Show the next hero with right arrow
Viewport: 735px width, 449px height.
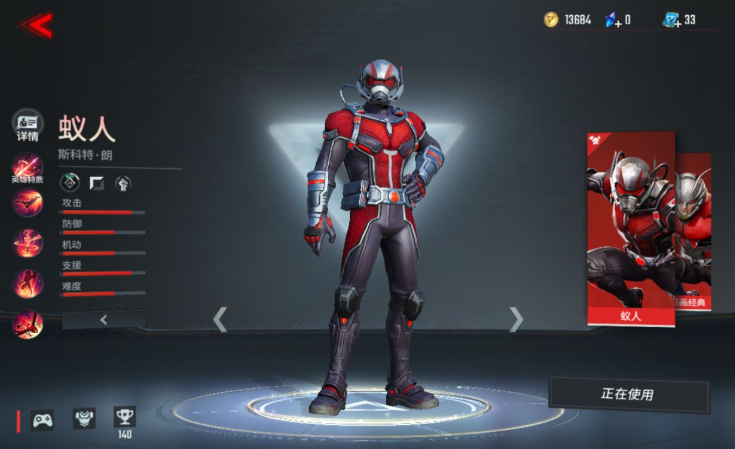pyautogui.click(x=516, y=319)
